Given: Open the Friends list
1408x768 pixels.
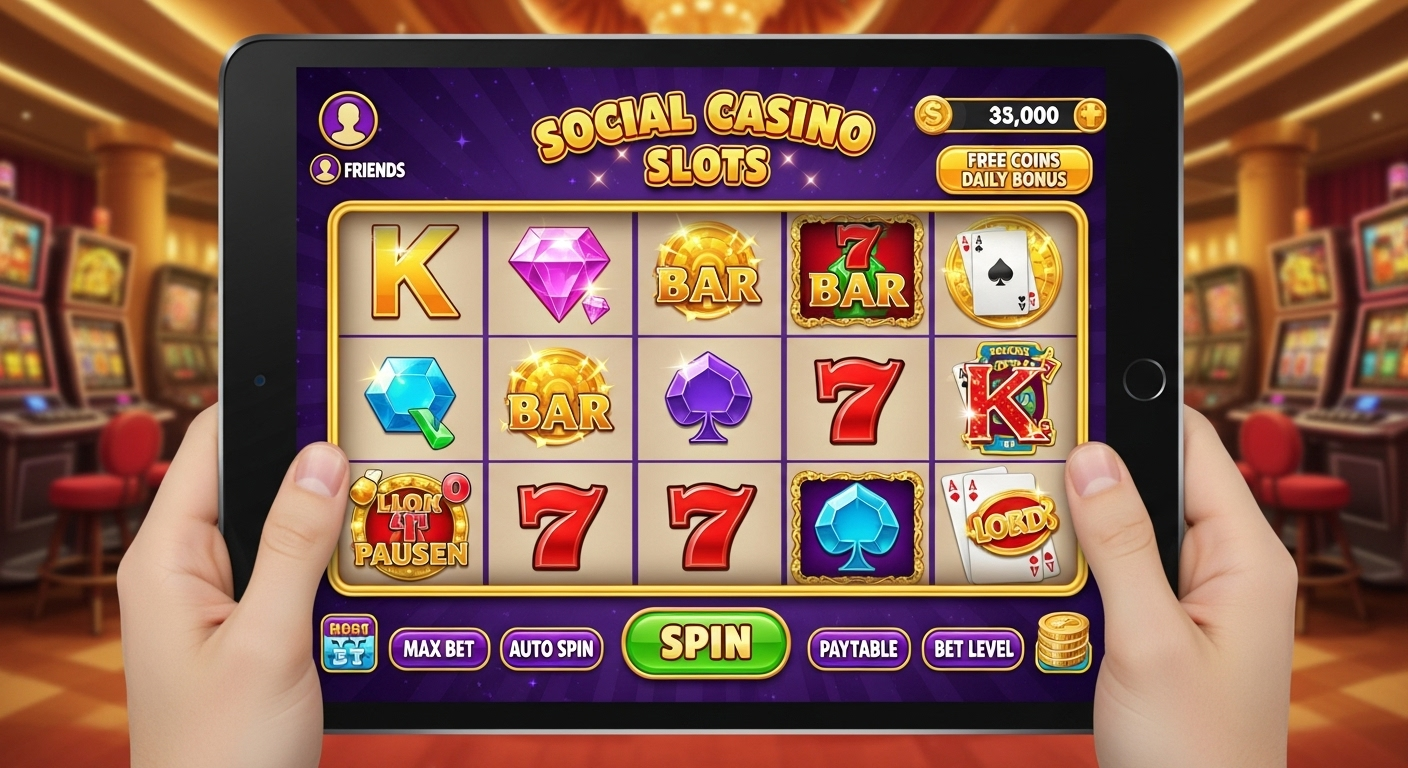Looking at the screenshot, I should 359,169.
